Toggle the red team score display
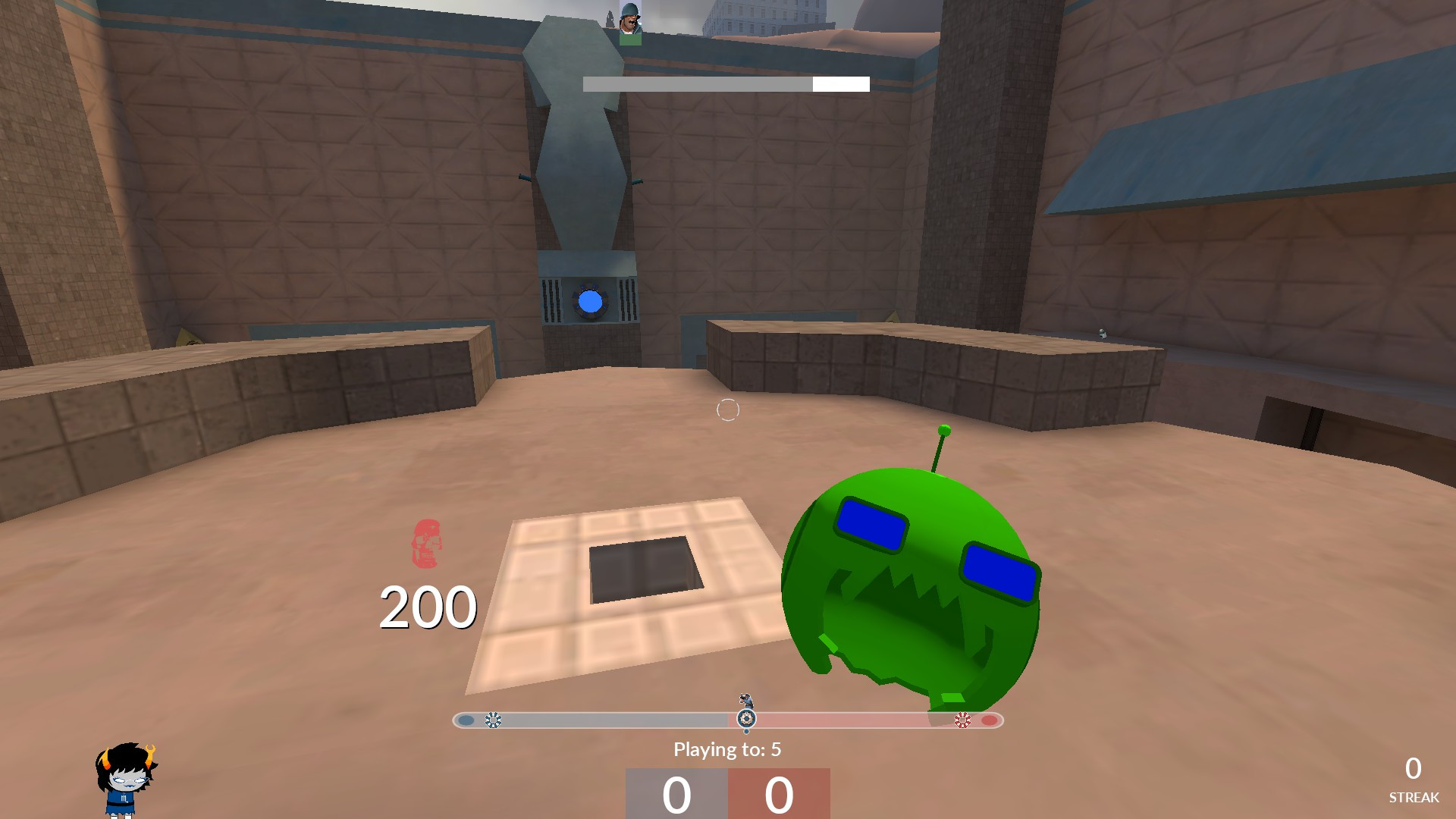1456x819 pixels. [777, 795]
